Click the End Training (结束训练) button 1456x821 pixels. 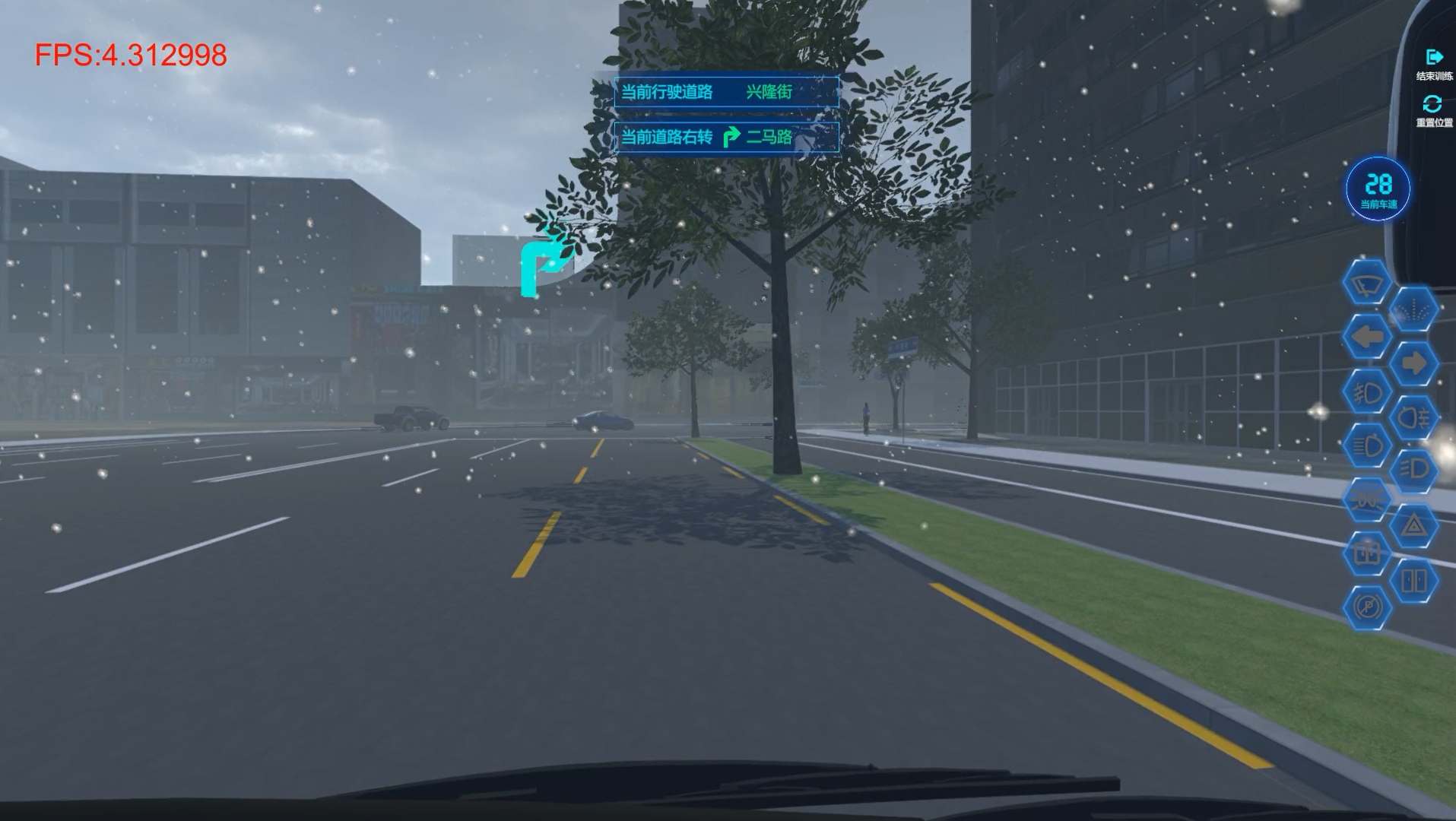1434,64
